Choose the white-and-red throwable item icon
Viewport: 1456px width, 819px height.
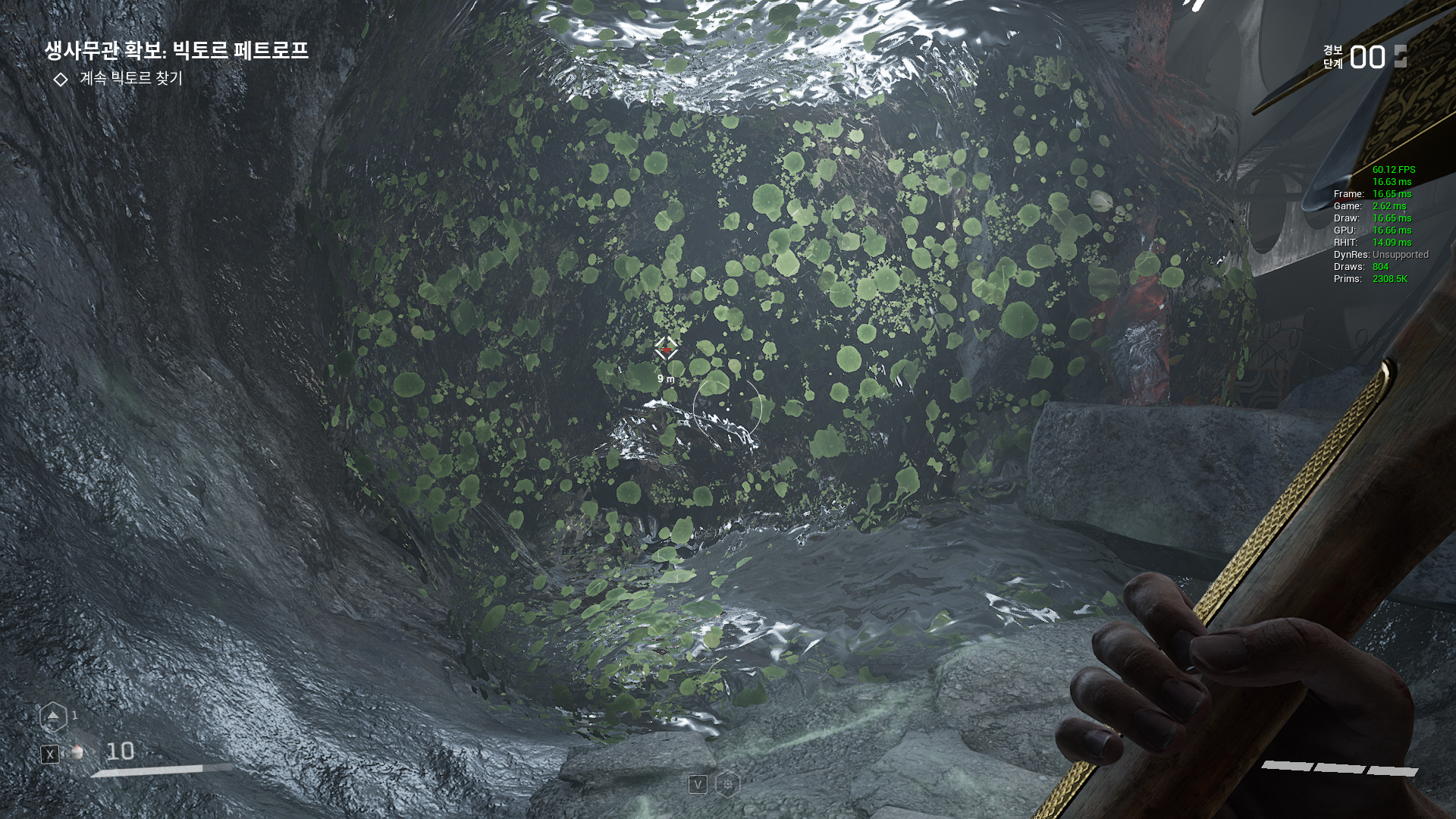[x=77, y=752]
